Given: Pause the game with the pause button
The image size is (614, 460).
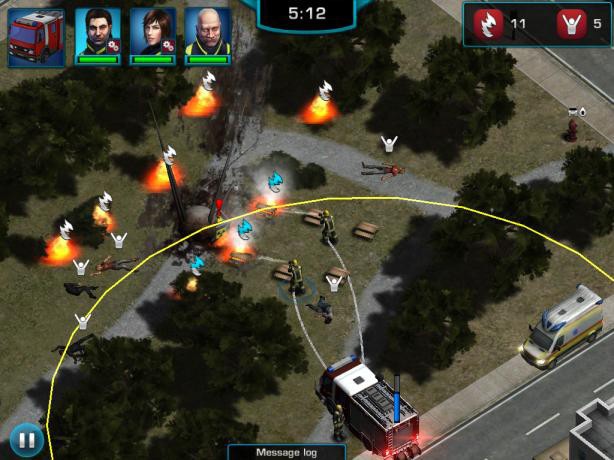Looking at the screenshot, I should click(x=27, y=437).
